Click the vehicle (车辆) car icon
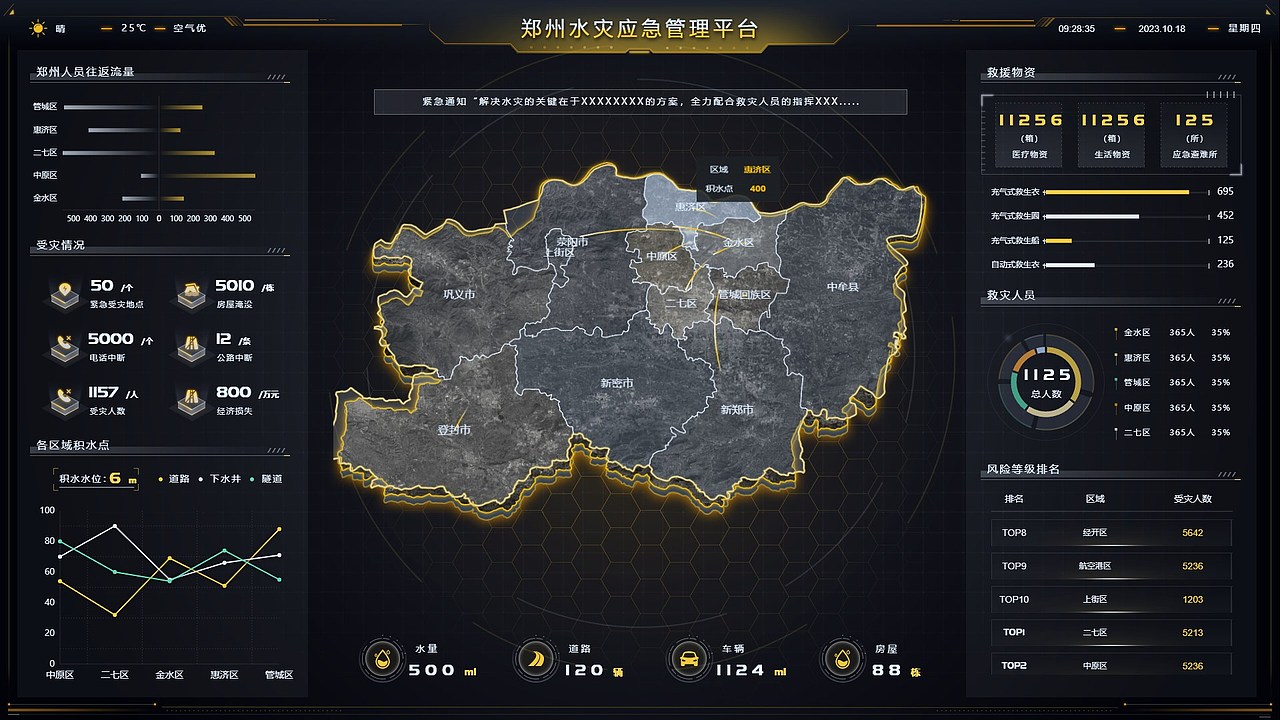 point(688,659)
